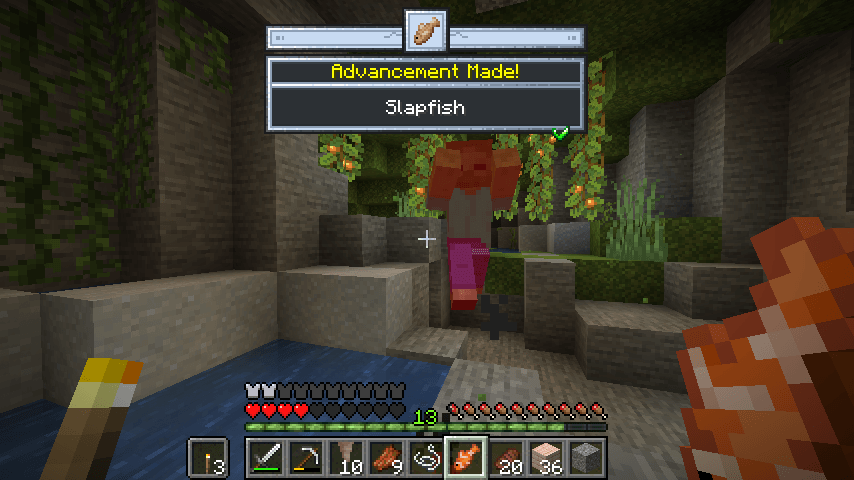This screenshot has width=854, height=480.
Task: Select the tropical fish hotbar slot
Action: click(x=467, y=458)
